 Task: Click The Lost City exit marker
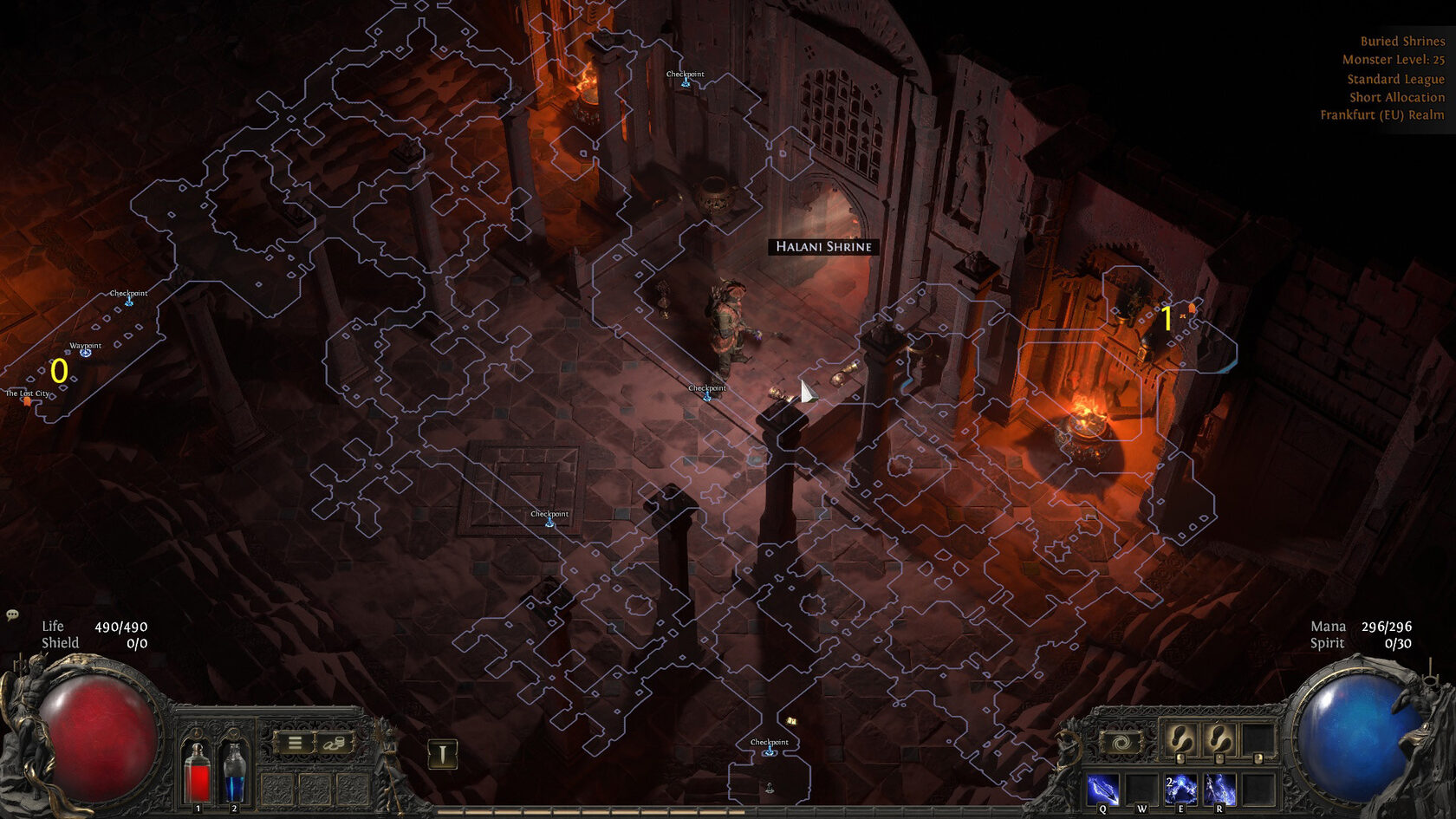(x=27, y=400)
